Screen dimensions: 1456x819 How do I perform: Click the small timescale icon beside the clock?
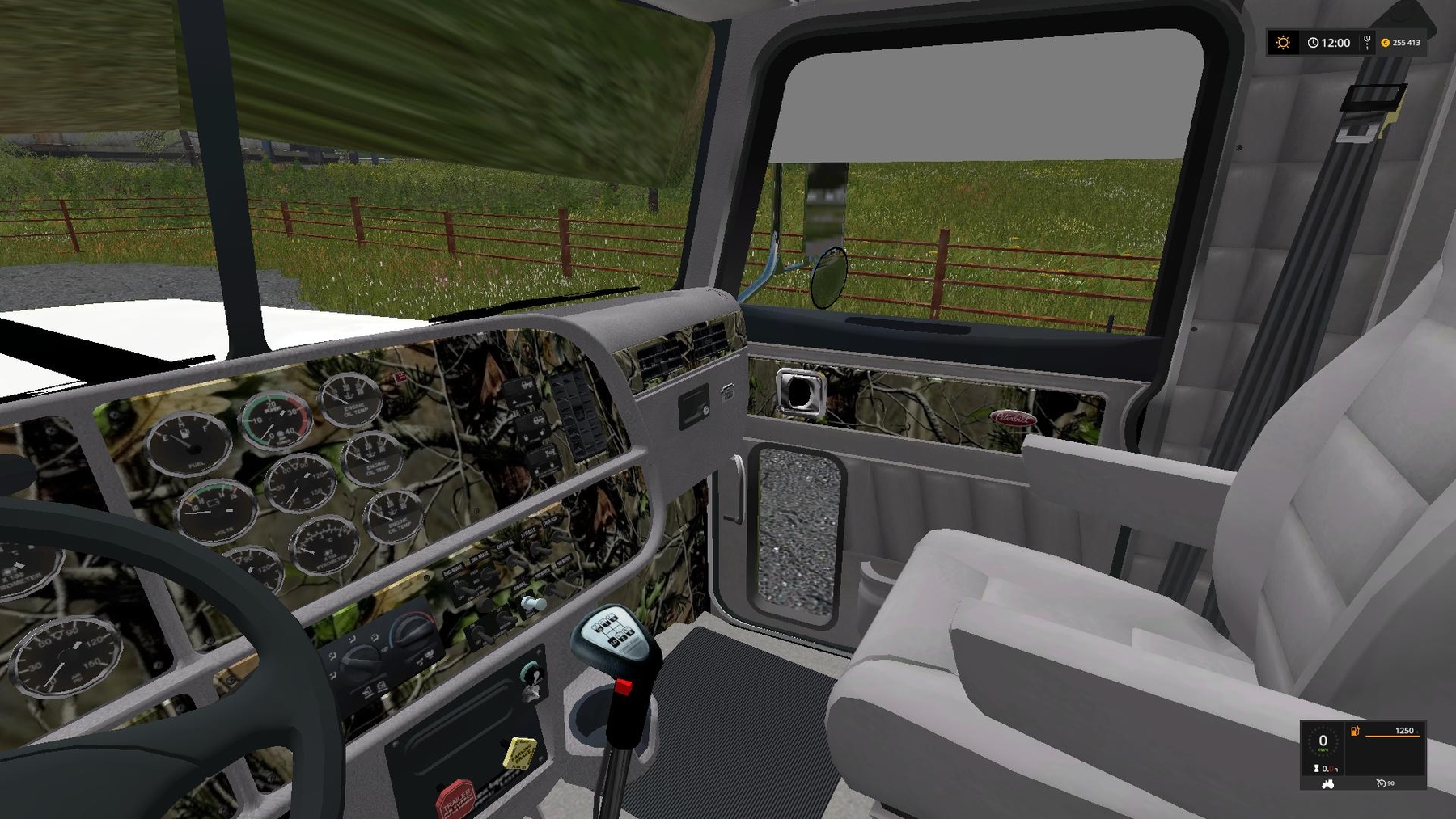coord(1367,44)
